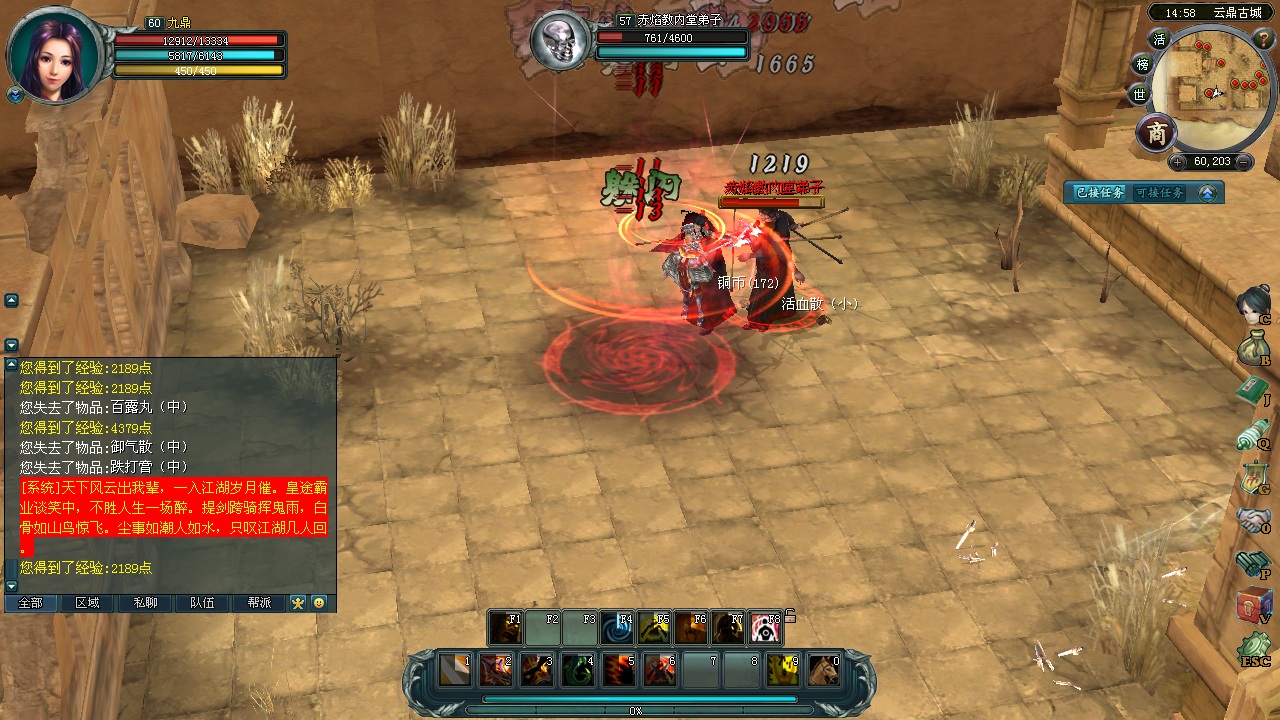Open the smiley emoticon picker in chat
This screenshot has width=1280, height=720.
click(x=319, y=603)
